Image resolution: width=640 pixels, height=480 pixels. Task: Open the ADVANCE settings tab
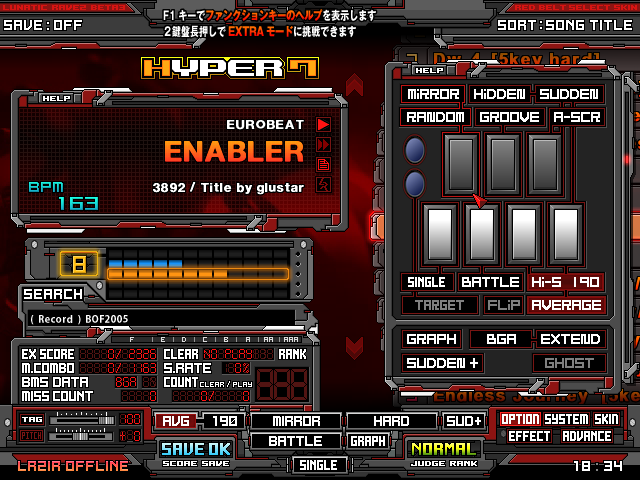[587, 436]
